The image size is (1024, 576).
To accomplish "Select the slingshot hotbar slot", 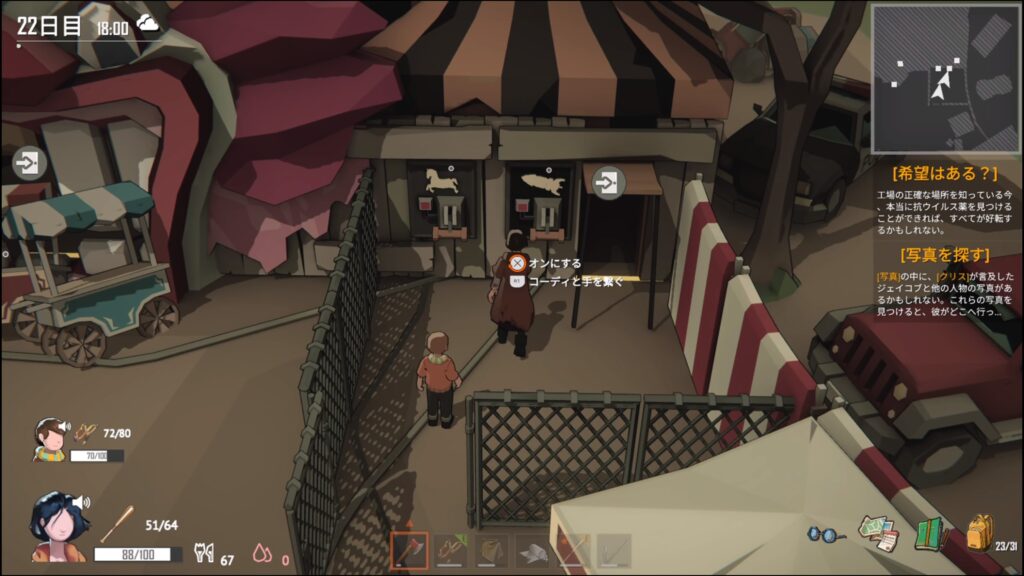I will (450, 550).
